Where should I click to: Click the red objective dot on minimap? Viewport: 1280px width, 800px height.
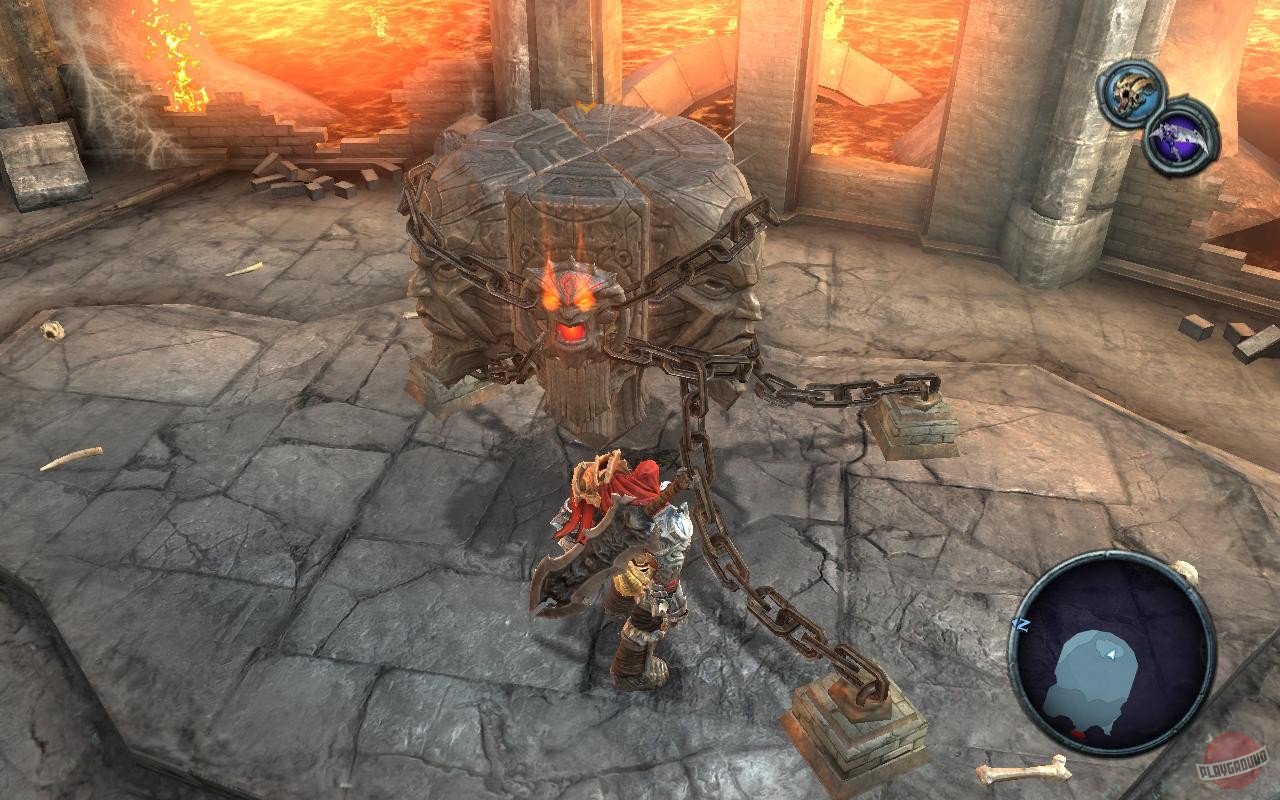click(x=1077, y=734)
